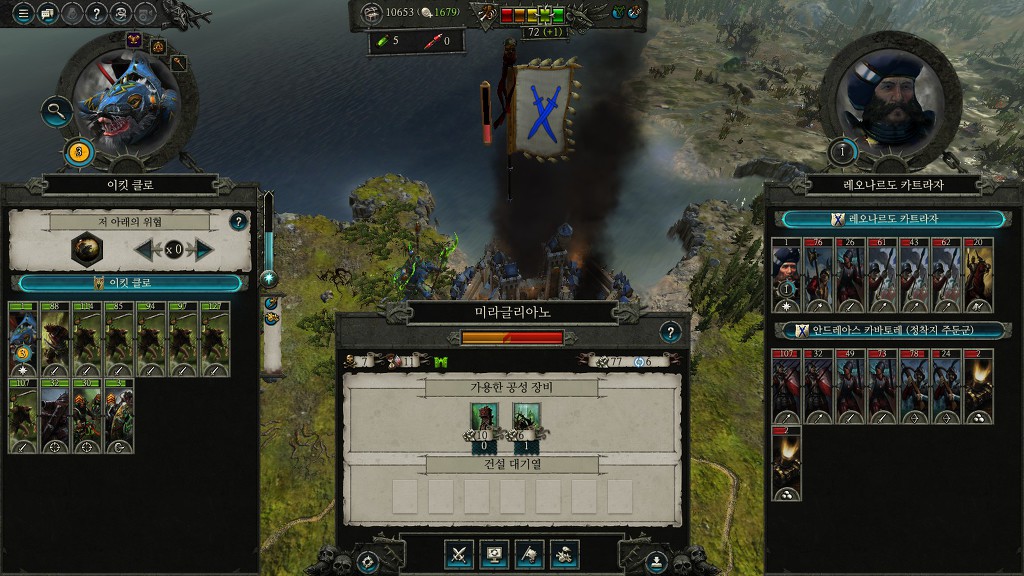
Task: Open help for the 미라글리아노 siege panel
Action: click(671, 332)
